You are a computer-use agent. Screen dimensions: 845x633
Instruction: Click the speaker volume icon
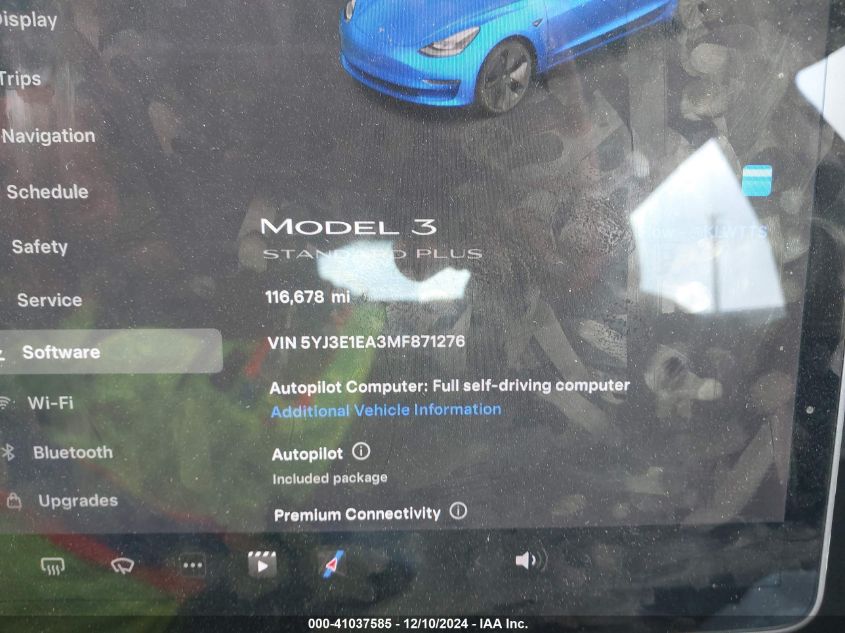coord(526,561)
